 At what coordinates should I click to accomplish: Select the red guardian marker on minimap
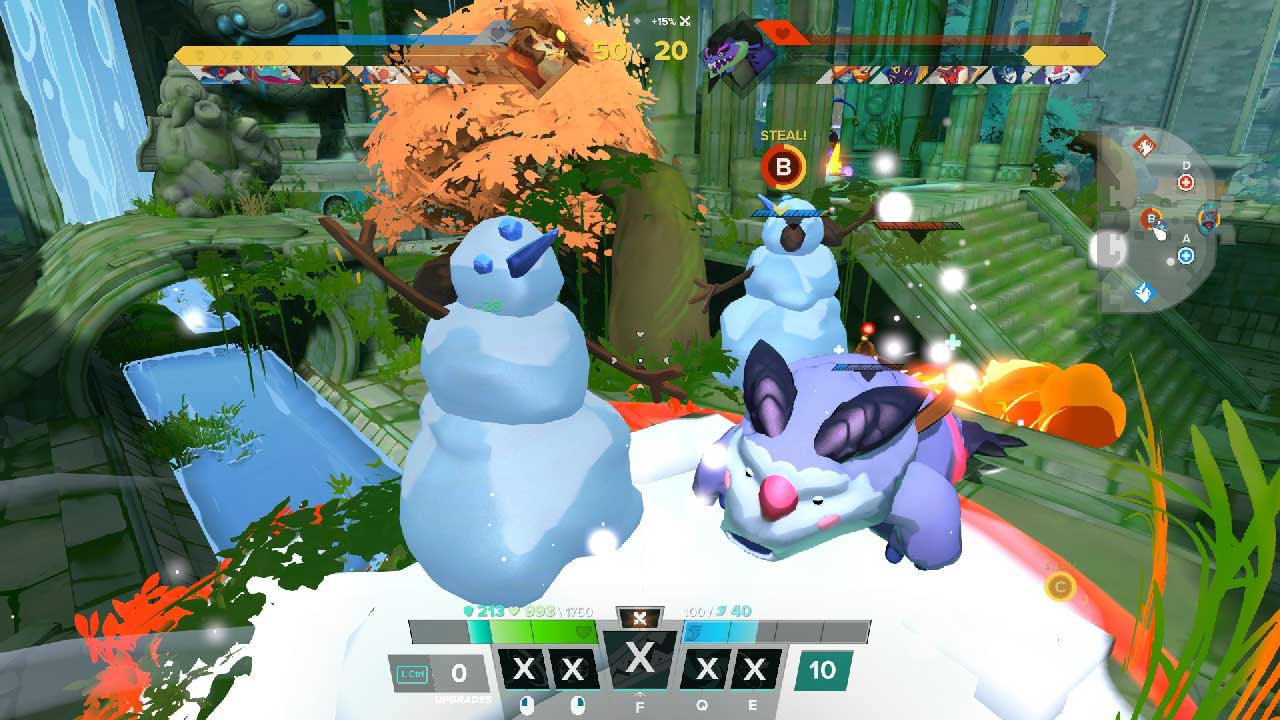1145,147
